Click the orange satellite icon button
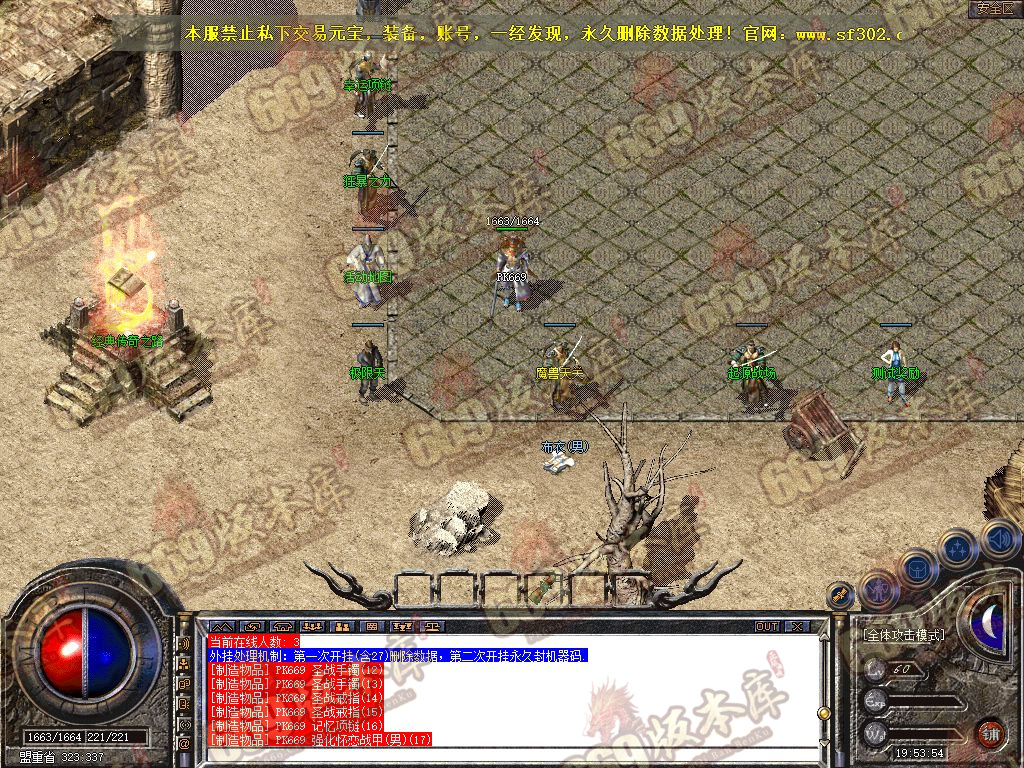Image resolution: width=1024 pixels, height=768 pixels. [x=841, y=595]
